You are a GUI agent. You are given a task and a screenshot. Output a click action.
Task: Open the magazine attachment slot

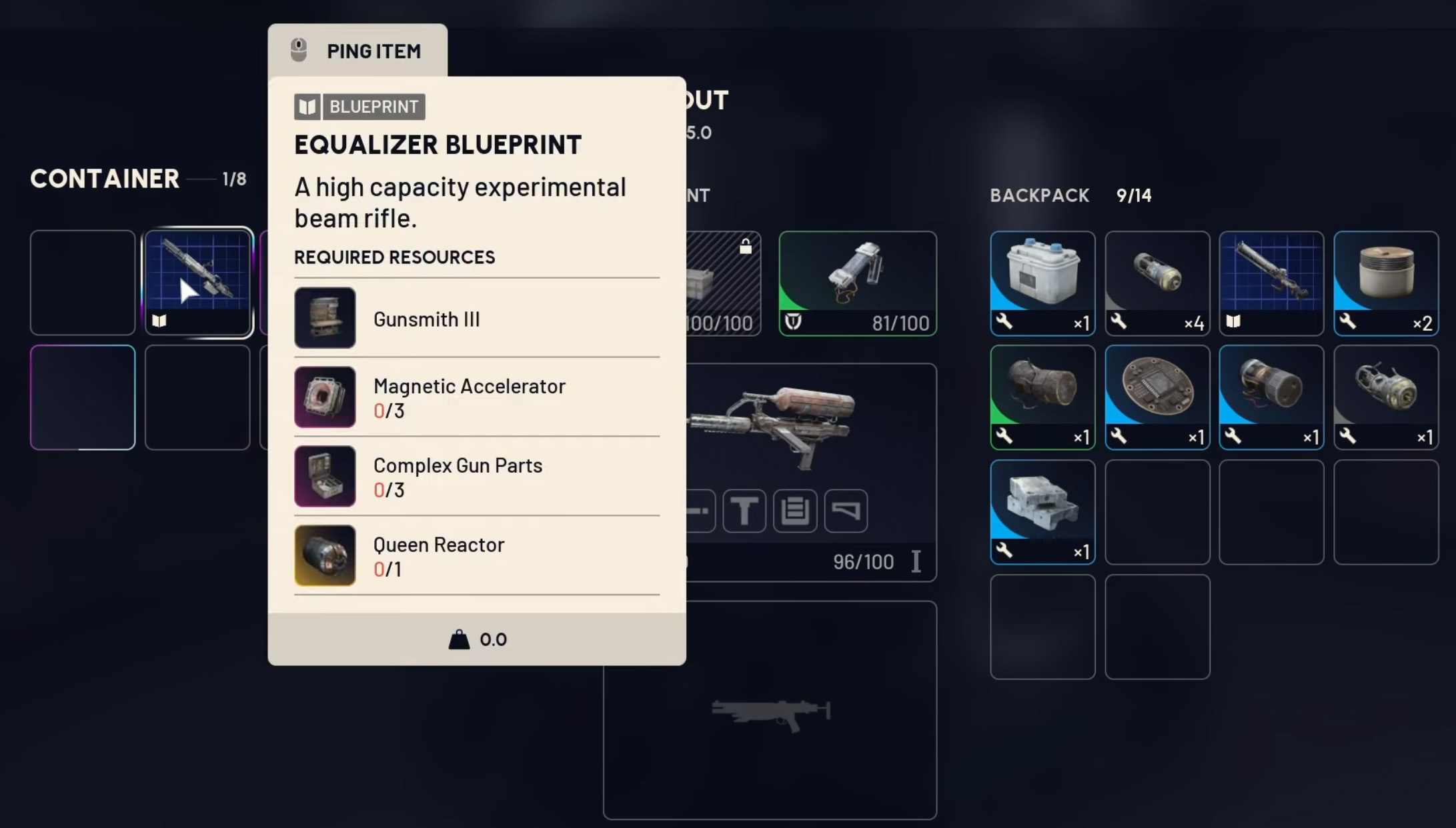tap(795, 511)
